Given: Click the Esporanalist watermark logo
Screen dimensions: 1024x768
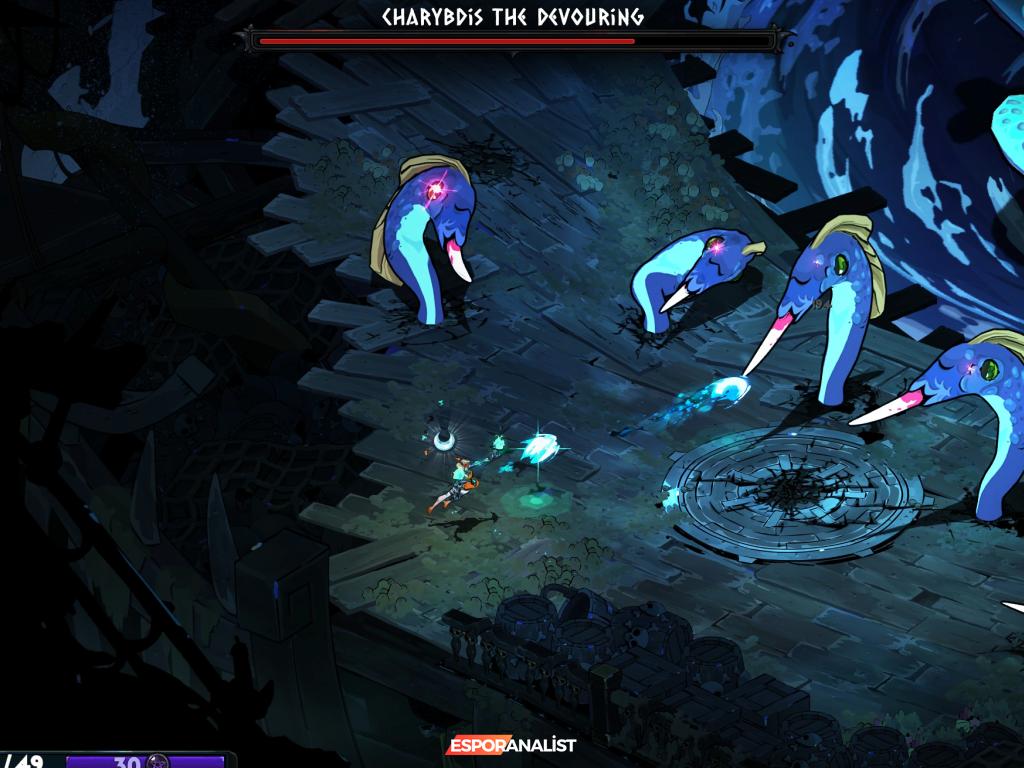Looking at the screenshot, I should [x=511, y=746].
